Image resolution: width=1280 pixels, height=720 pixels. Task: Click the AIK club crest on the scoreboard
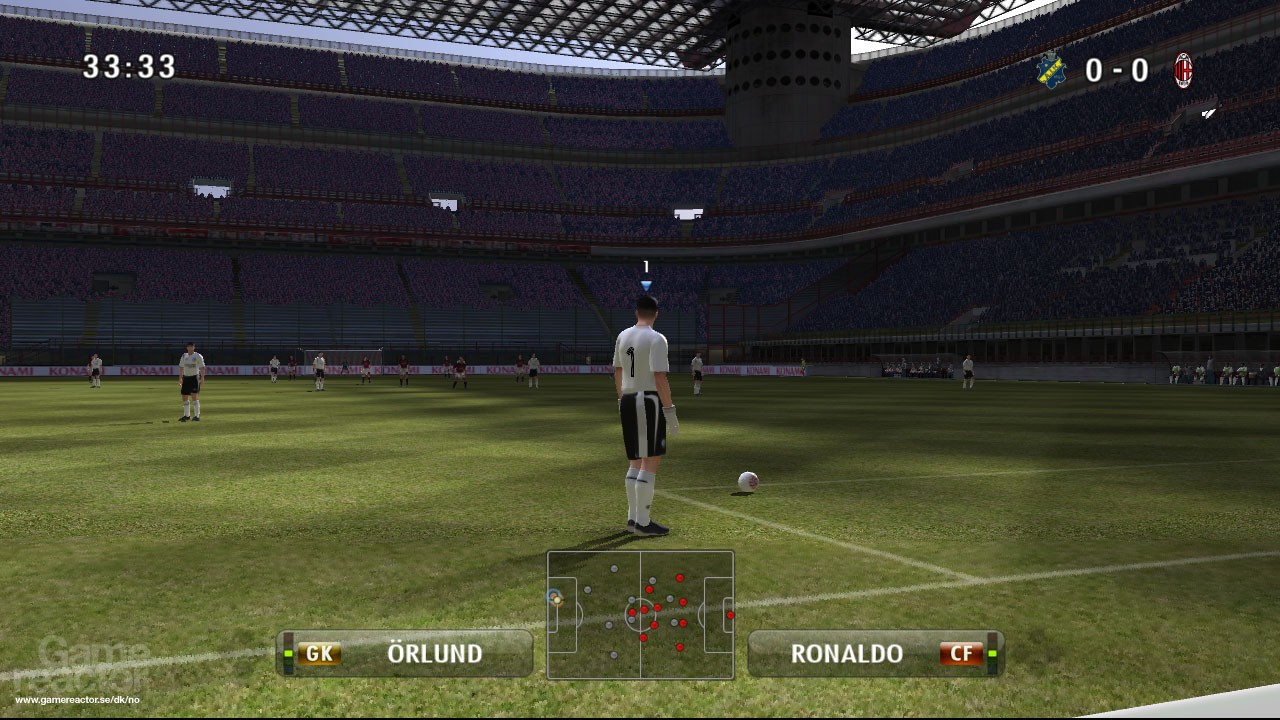pyautogui.click(x=1051, y=70)
